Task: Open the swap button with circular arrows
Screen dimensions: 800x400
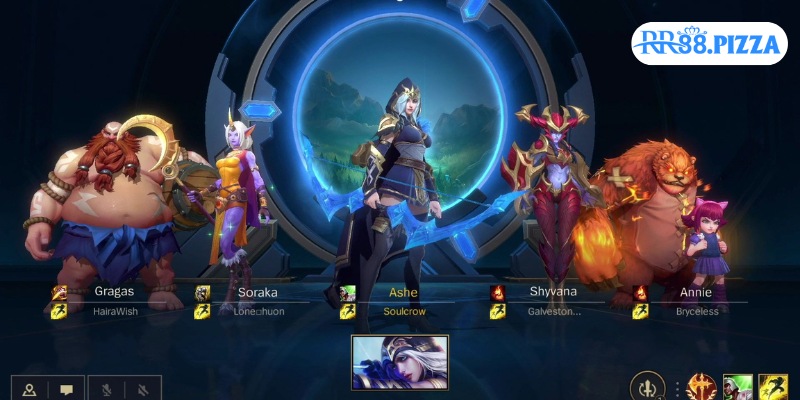Action: click(649, 388)
